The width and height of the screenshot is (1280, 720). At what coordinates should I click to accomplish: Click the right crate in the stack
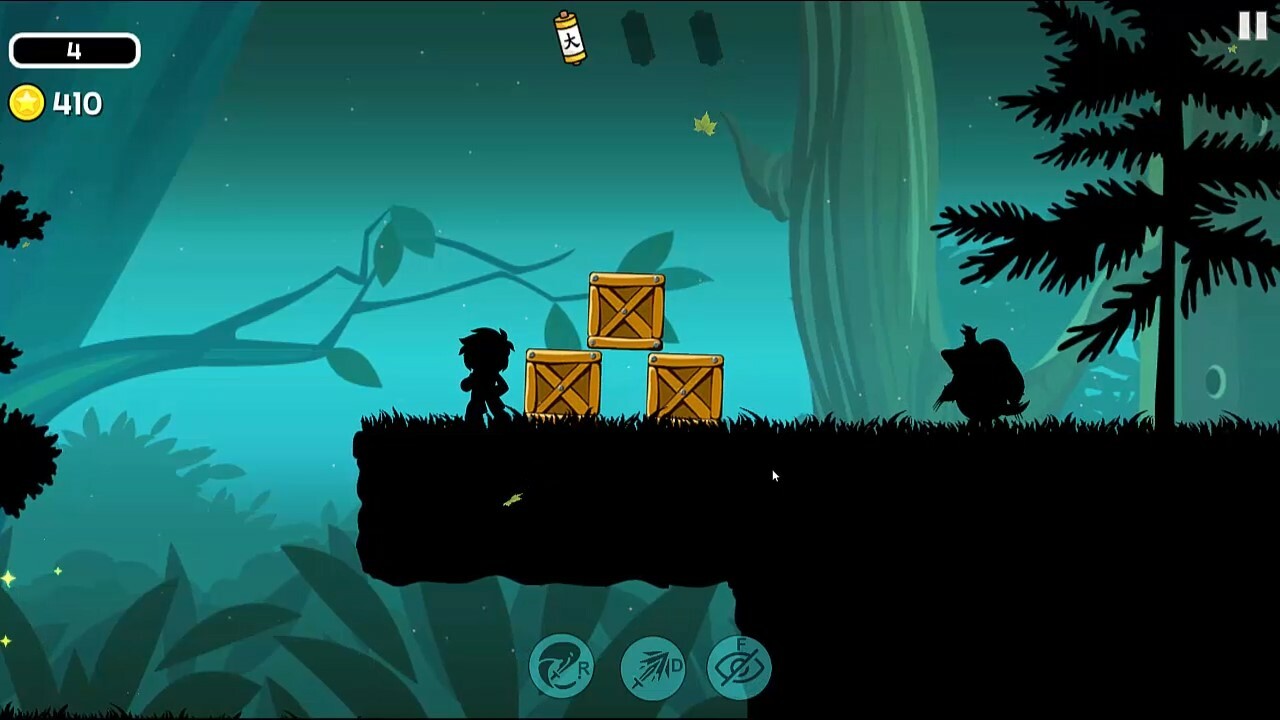(685, 383)
